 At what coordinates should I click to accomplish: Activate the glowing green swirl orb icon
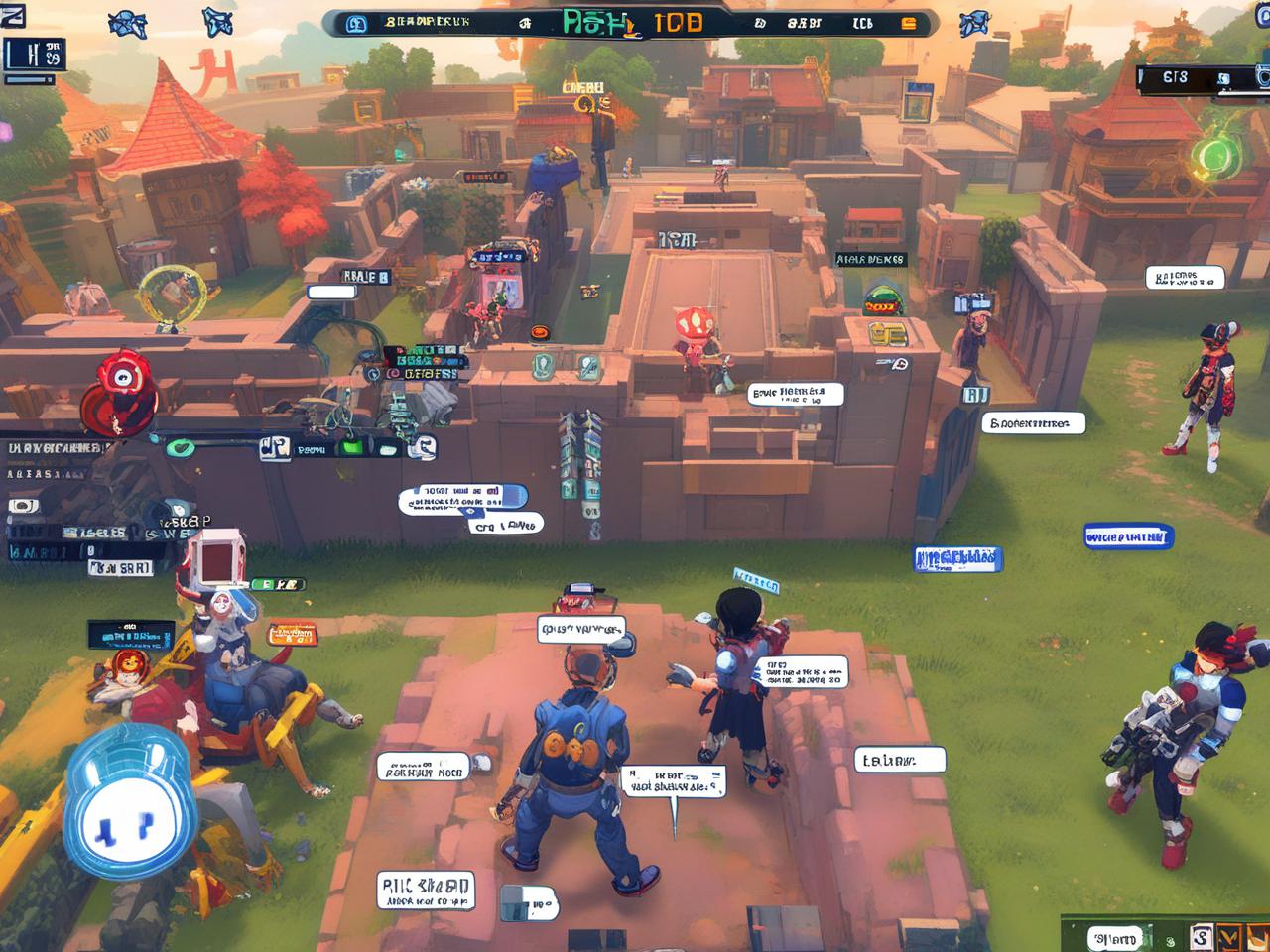point(1212,156)
